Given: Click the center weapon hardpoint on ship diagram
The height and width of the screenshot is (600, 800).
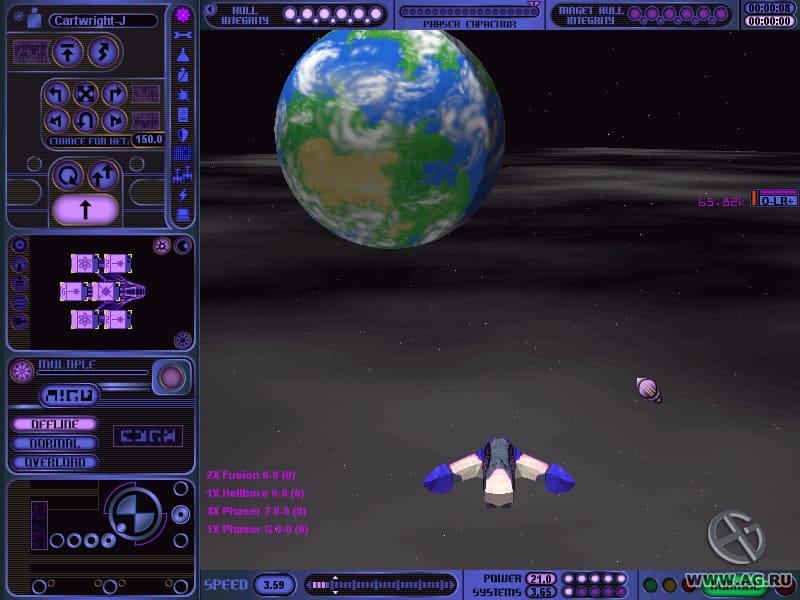Looking at the screenshot, I should coord(103,291).
